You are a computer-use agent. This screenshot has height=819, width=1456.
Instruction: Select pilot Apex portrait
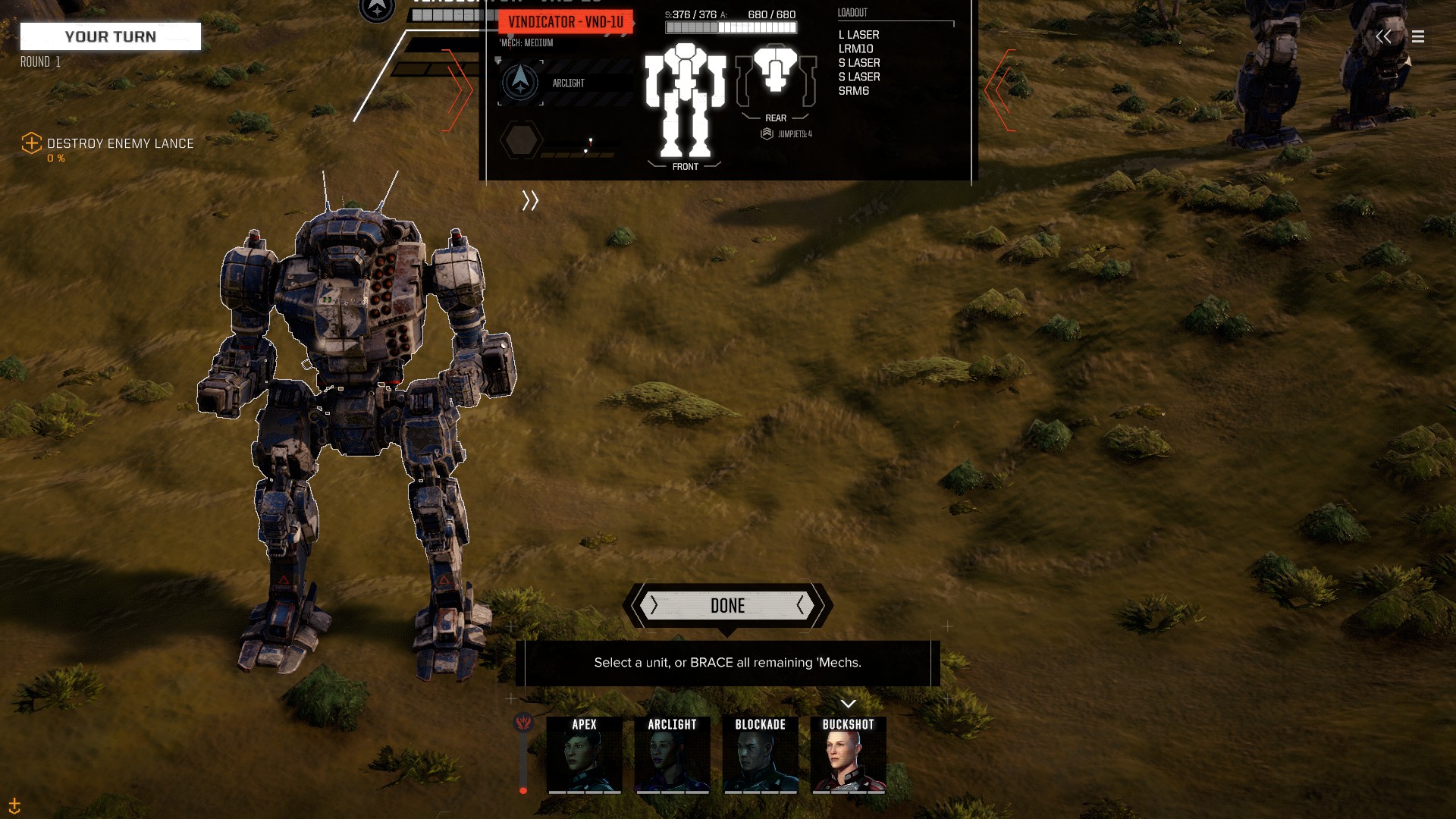pos(584,755)
